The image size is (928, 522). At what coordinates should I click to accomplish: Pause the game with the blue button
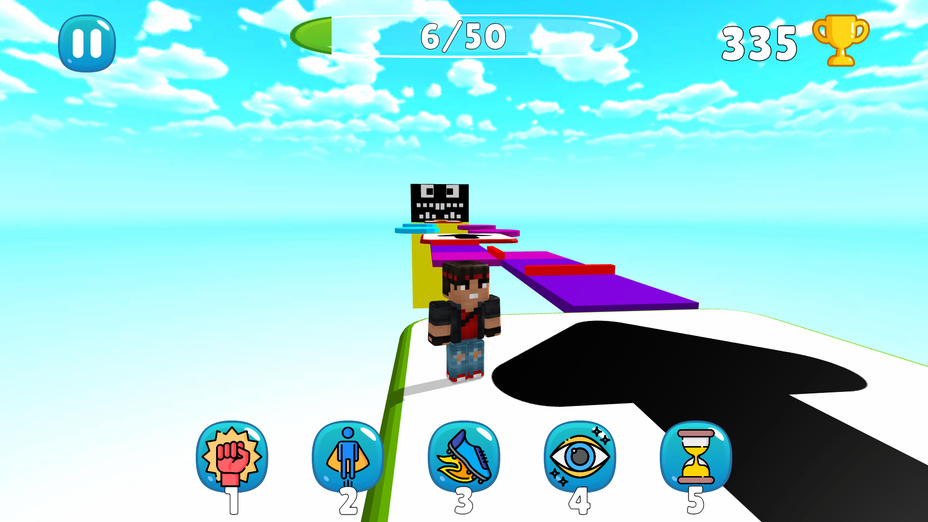tap(87, 43)
